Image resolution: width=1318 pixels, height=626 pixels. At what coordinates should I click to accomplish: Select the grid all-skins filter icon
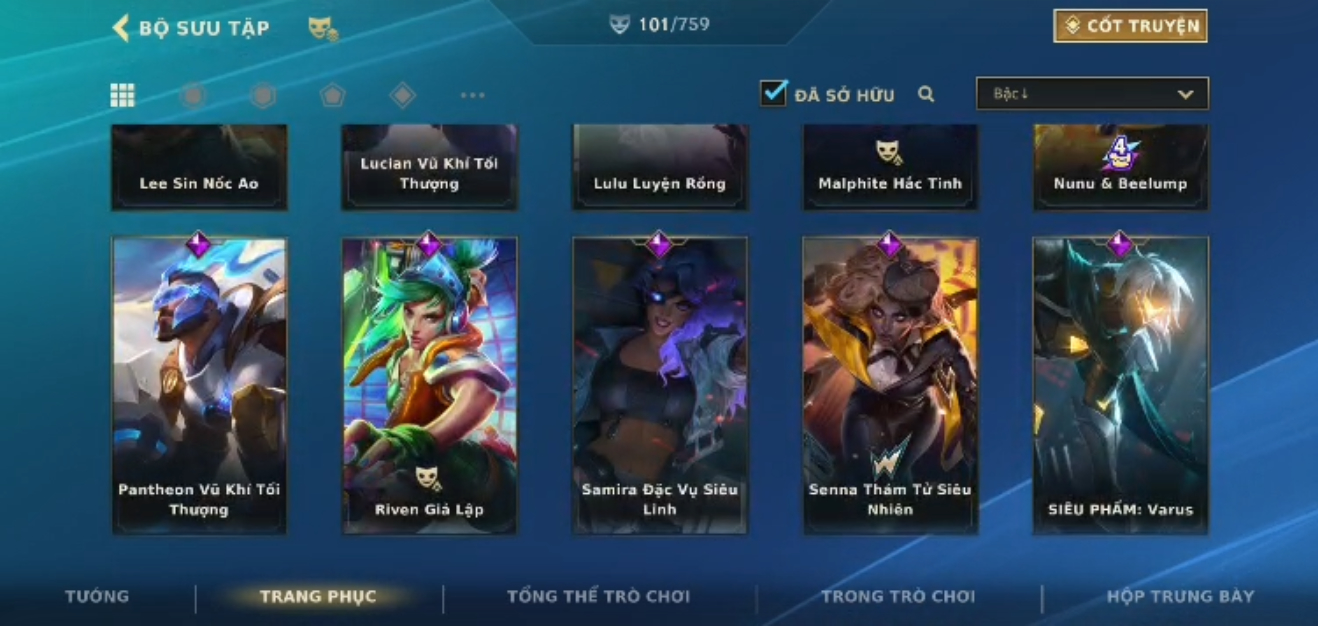tap(122, 95)
